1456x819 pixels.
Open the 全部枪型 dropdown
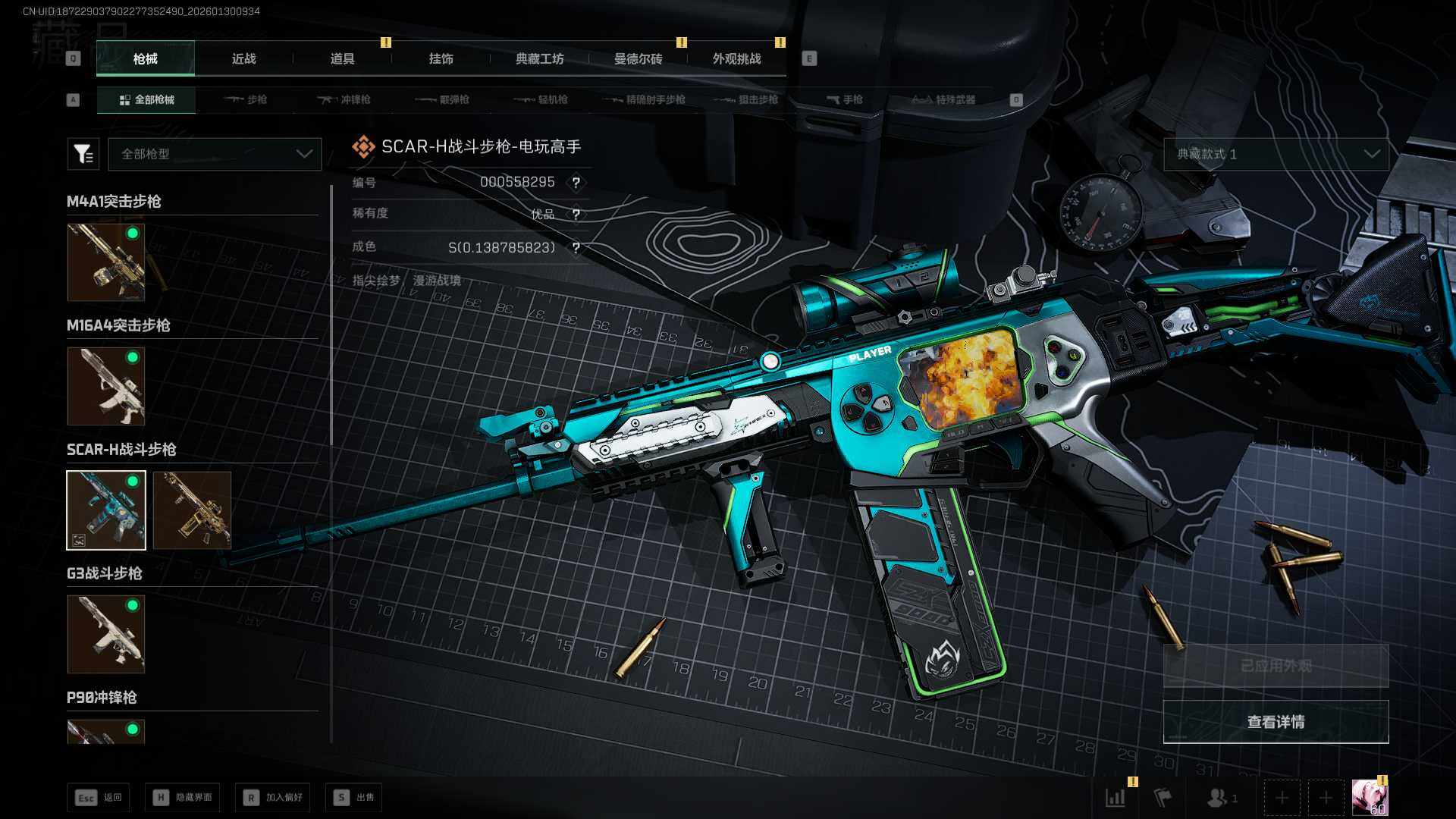[x=215, y=154]
